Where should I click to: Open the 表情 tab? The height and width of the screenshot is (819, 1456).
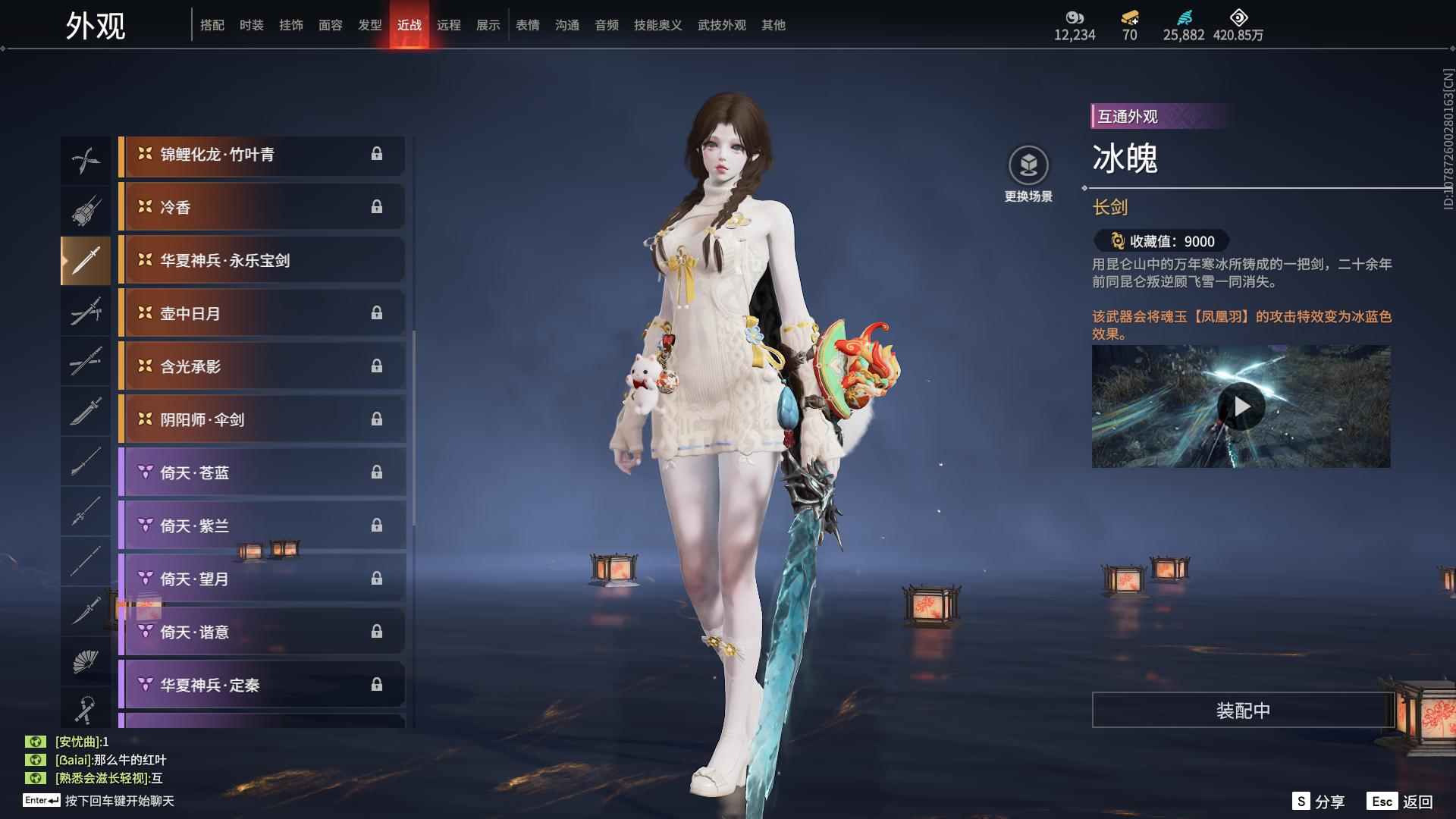[x=527, y=25]
